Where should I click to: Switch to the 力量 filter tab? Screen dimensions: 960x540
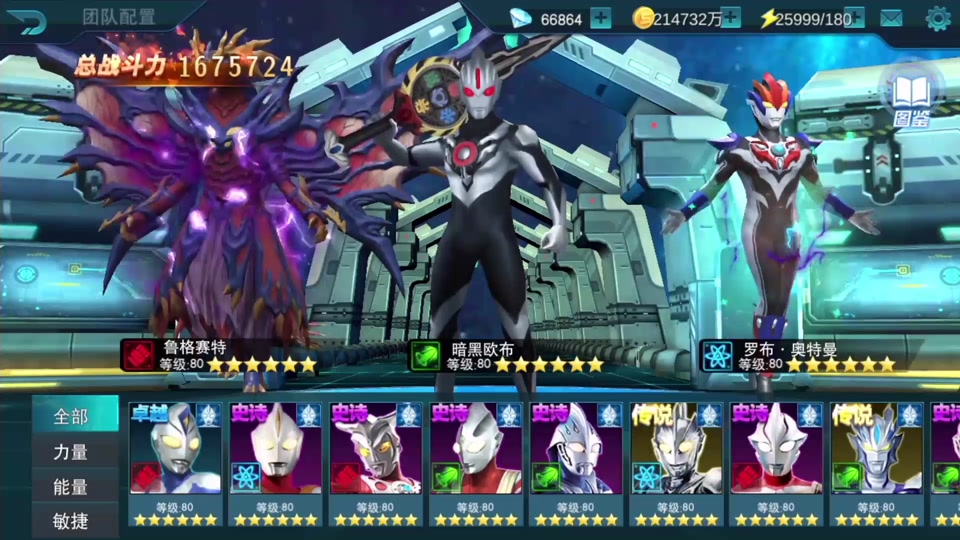coord(71,452)
